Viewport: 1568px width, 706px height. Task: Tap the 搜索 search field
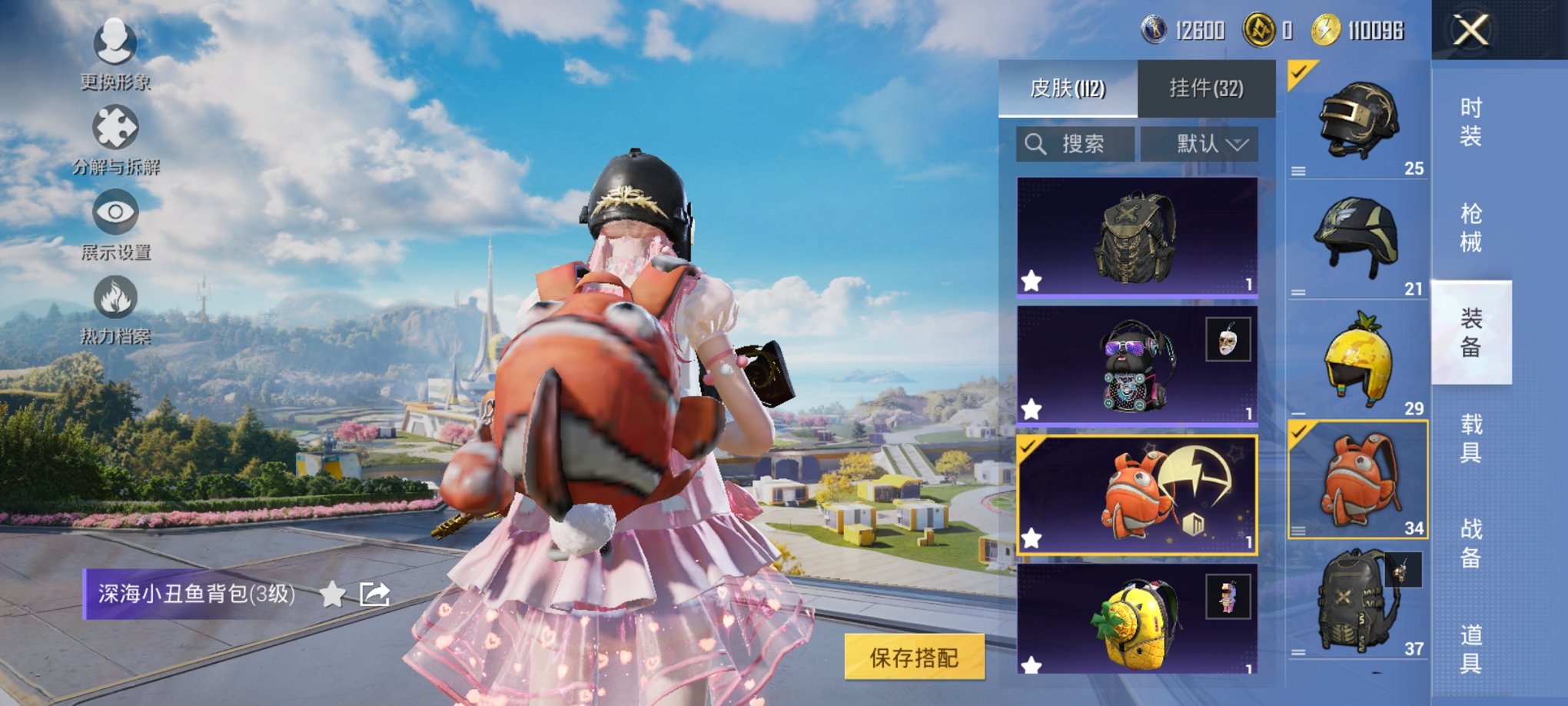(x=1076, y=144)
